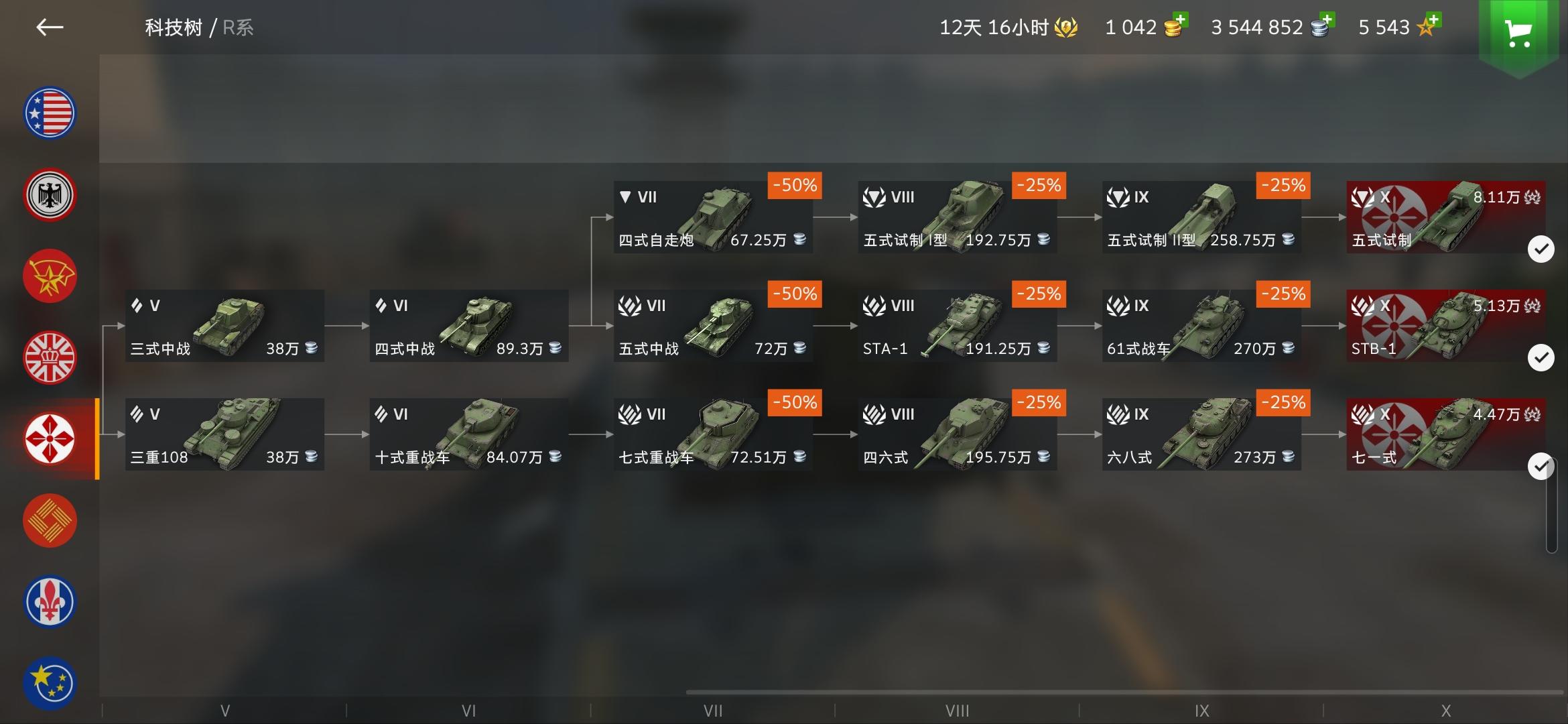Select the USSR nation icon
The width and height of the screenshot is (1568, 724).
[x=50, y=276]
